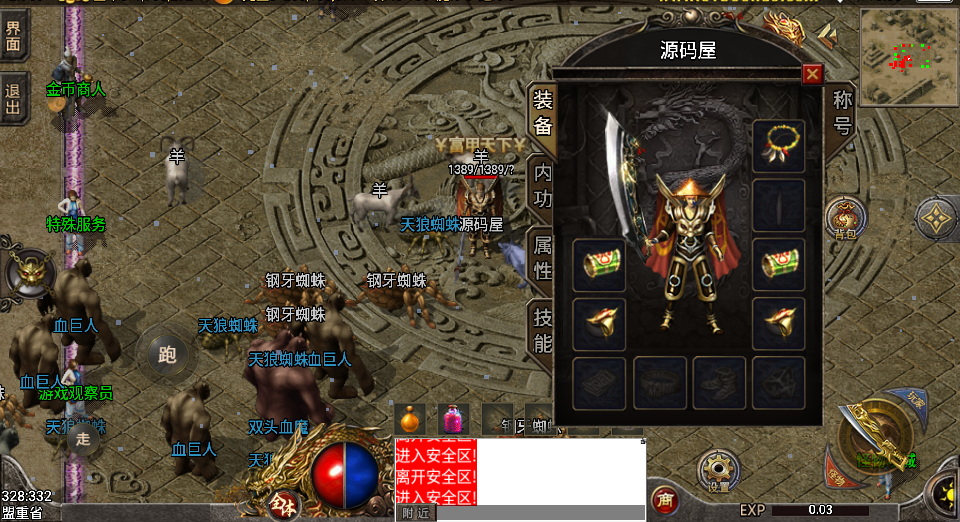
Task: Use the pink potion bottle slot
Action: pos(452,419)
